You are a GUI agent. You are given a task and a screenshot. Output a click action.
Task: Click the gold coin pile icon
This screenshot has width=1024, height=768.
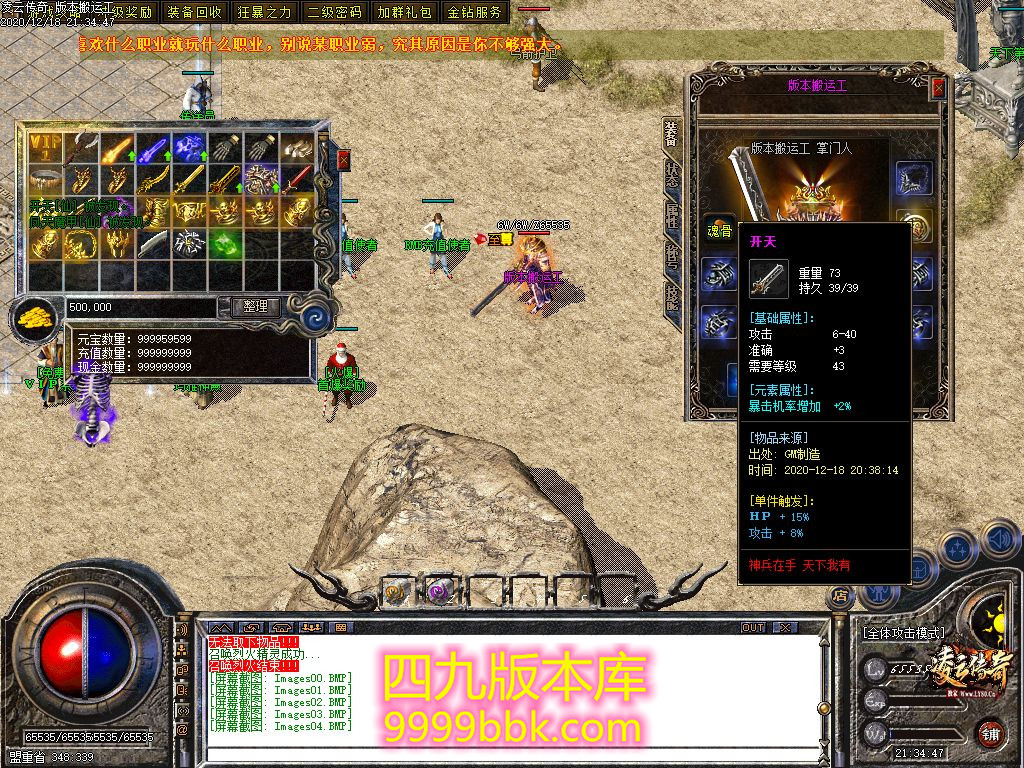(36, 317)
